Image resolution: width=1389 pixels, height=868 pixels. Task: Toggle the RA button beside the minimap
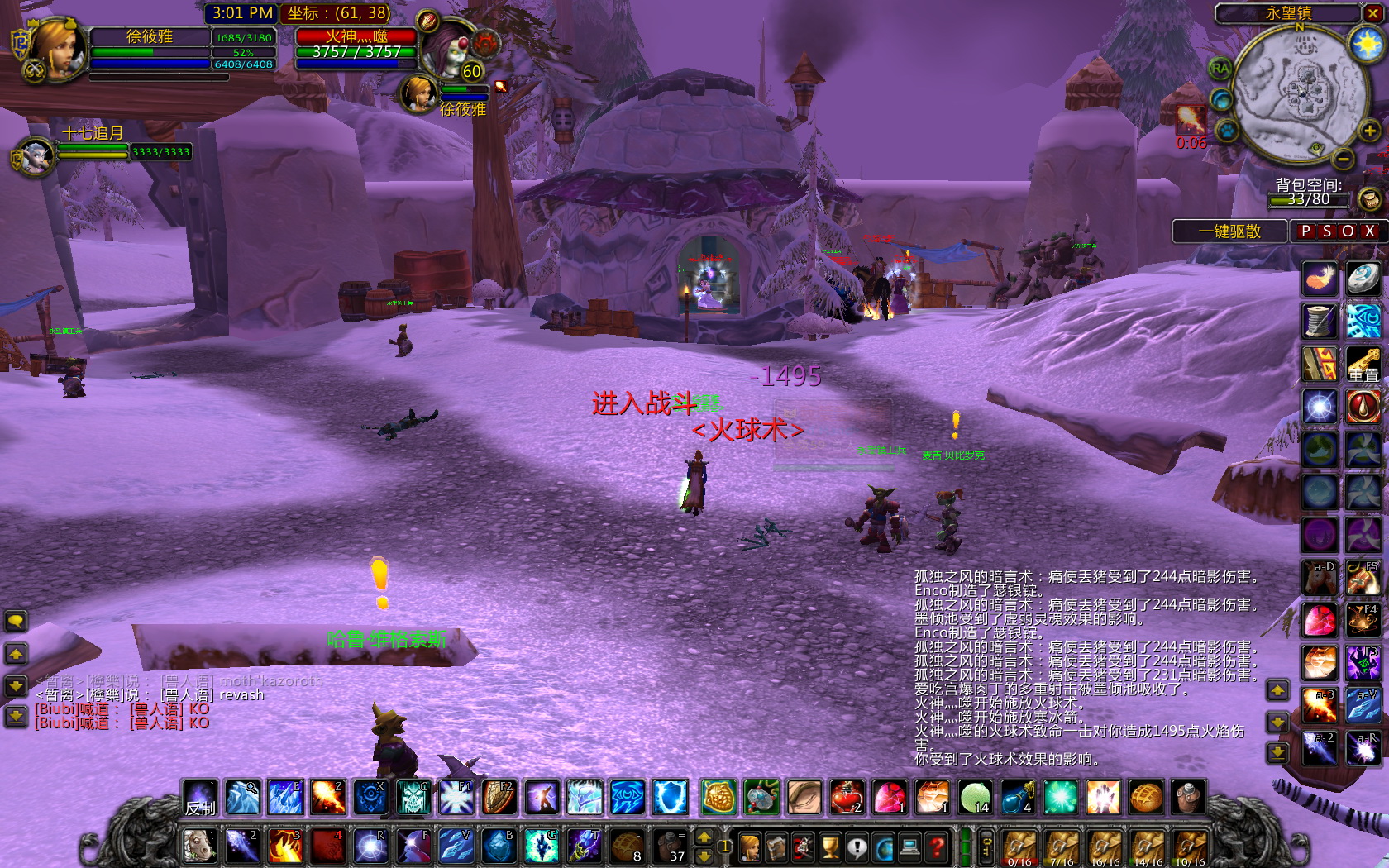click(x=1219, y=68)
